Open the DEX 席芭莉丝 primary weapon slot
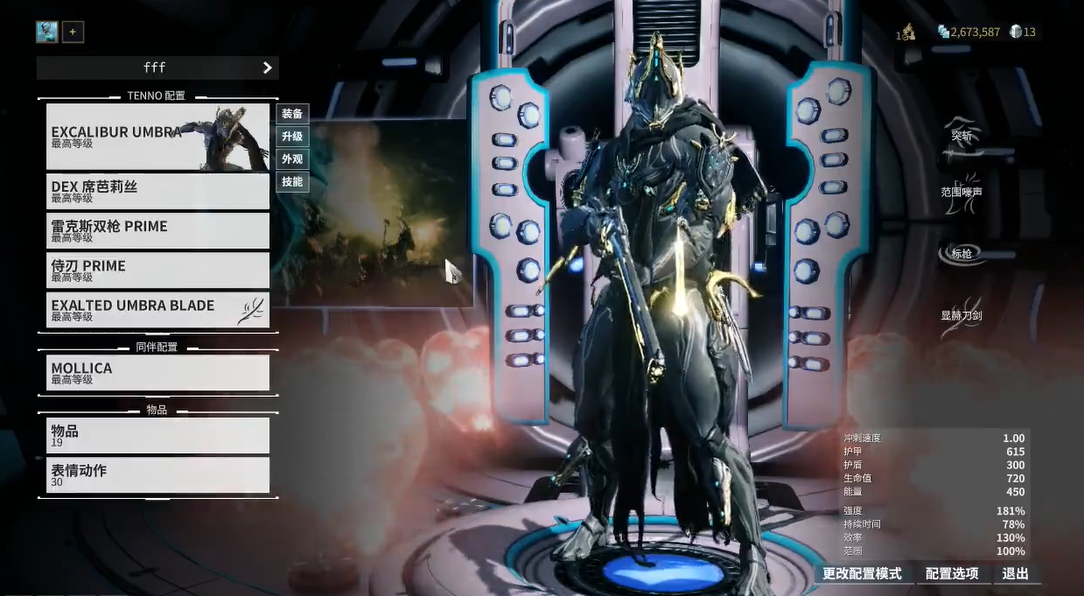Viewport: 1084px width, 596px height. [157, 191]
